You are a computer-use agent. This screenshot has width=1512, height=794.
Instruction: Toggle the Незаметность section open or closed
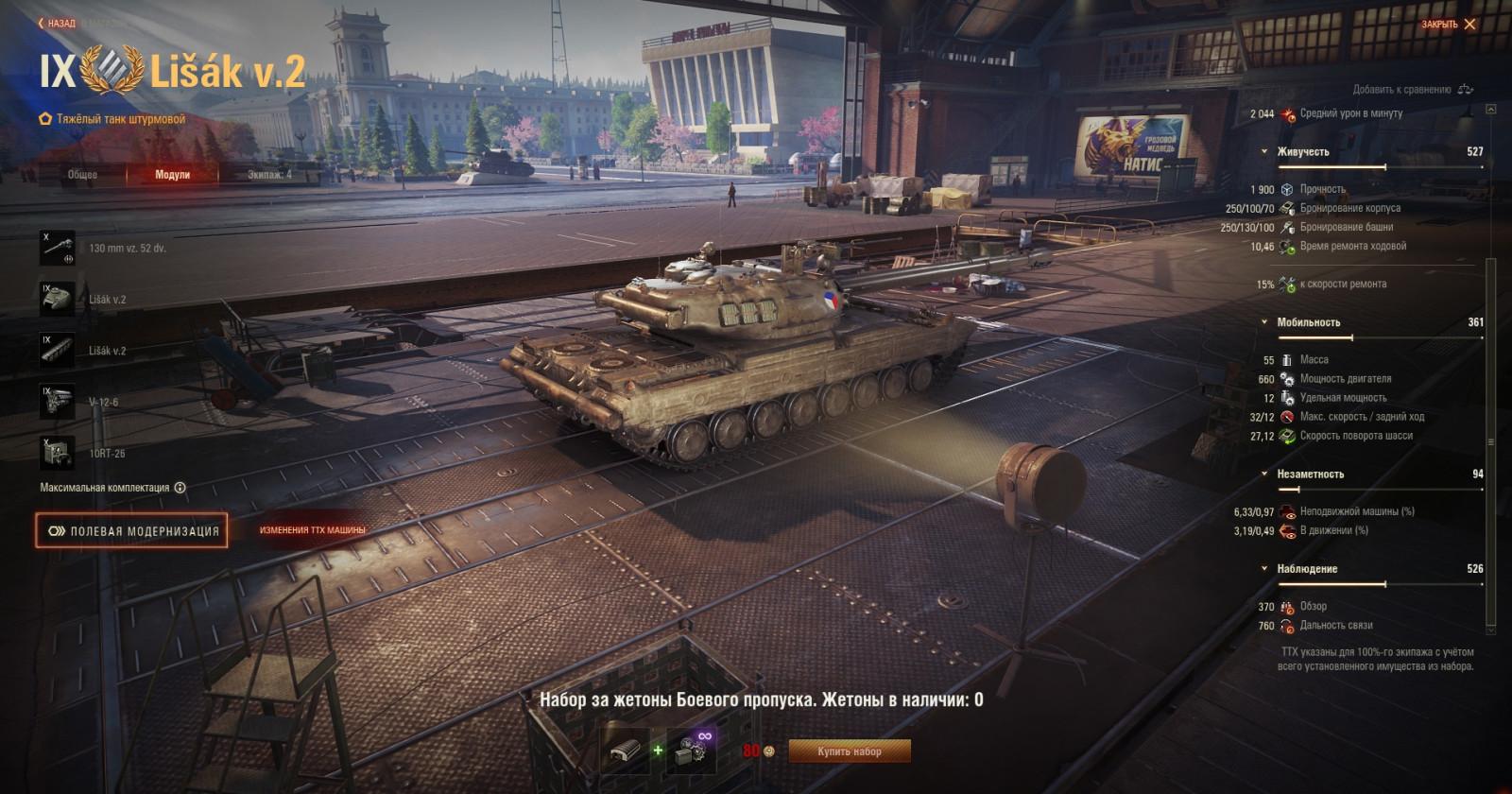pos(1263,473)
